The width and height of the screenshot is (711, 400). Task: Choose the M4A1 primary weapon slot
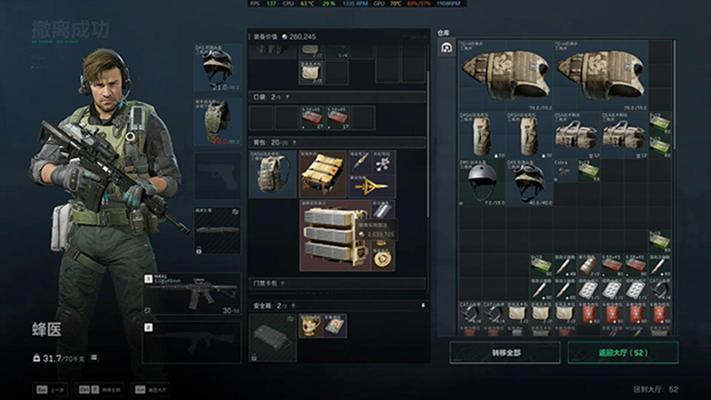(x=192, y=292)
